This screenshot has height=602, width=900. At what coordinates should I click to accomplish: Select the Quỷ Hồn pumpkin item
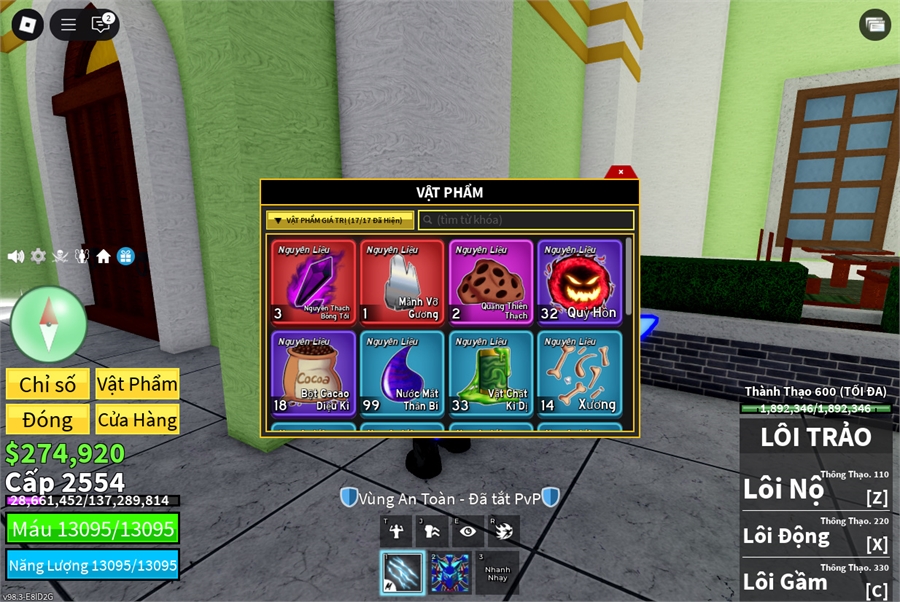[580, 282]
